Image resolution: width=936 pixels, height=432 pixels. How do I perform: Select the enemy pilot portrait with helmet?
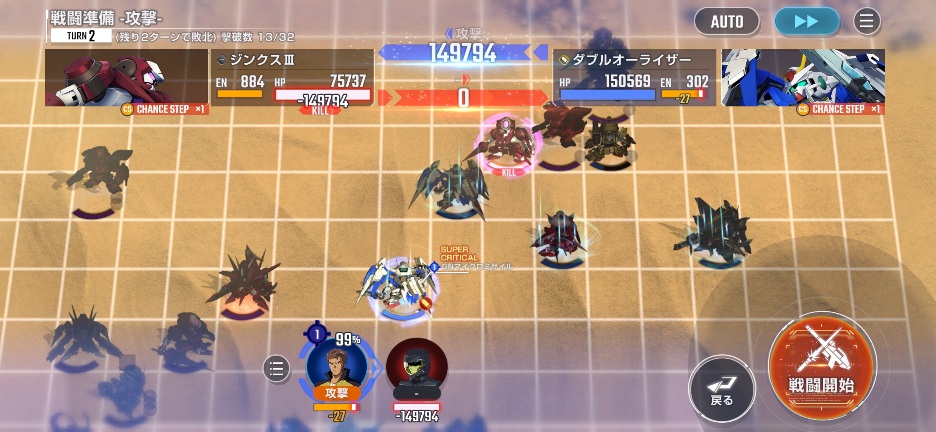coord(416,371)
